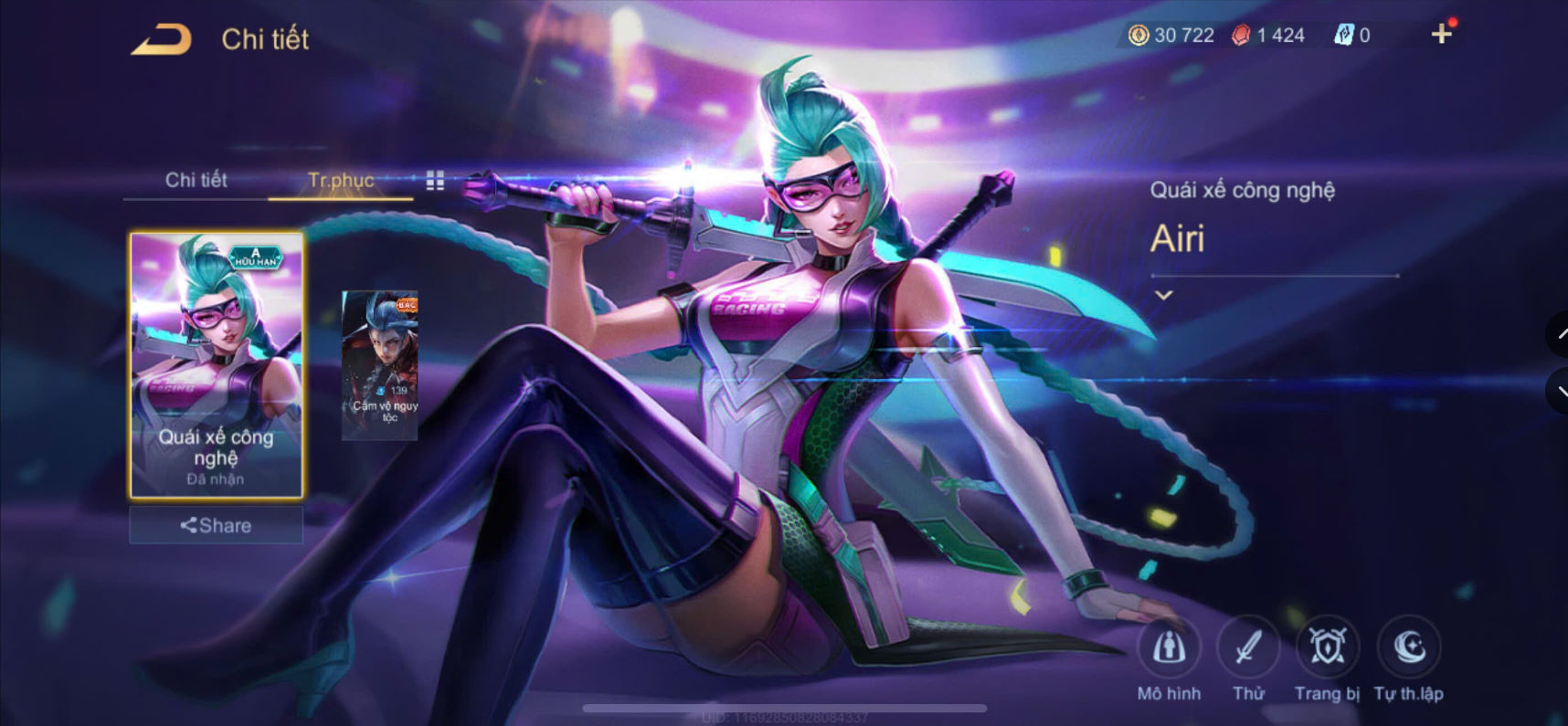
Task: Tap the Thử sword icon to test skin
Action: click(1249, 648)
